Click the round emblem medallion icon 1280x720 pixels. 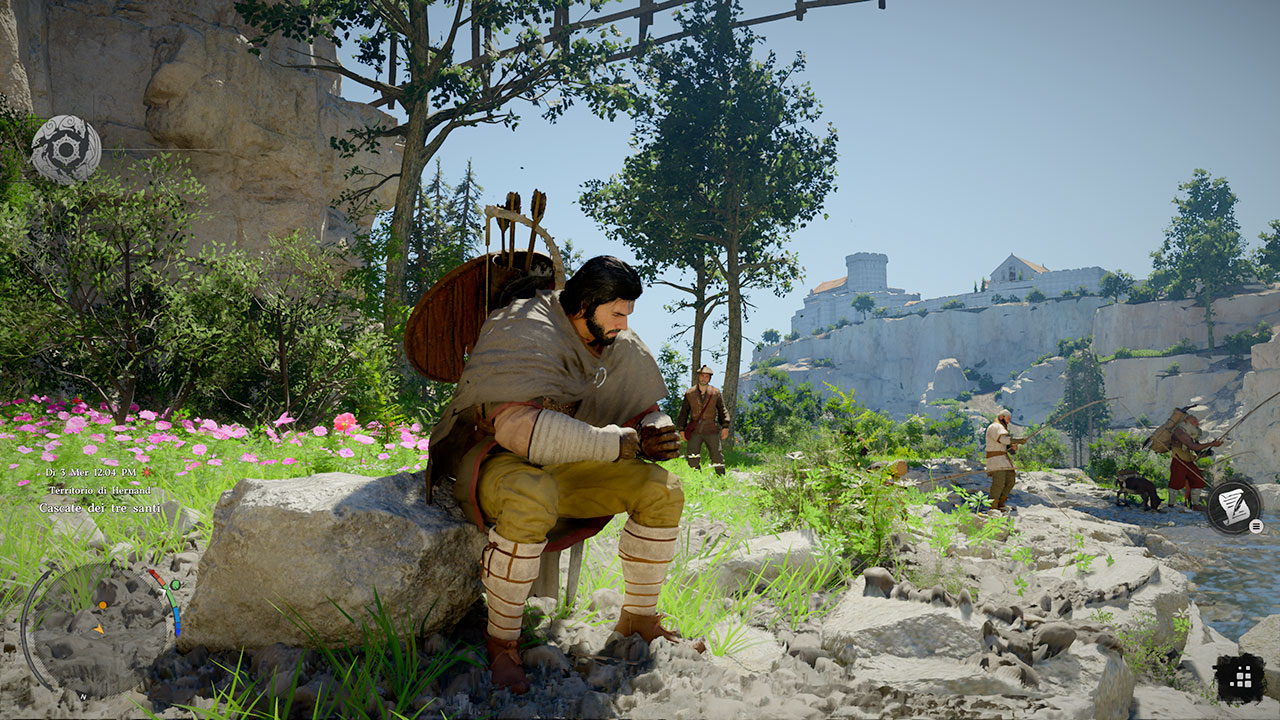pos(66,150)
